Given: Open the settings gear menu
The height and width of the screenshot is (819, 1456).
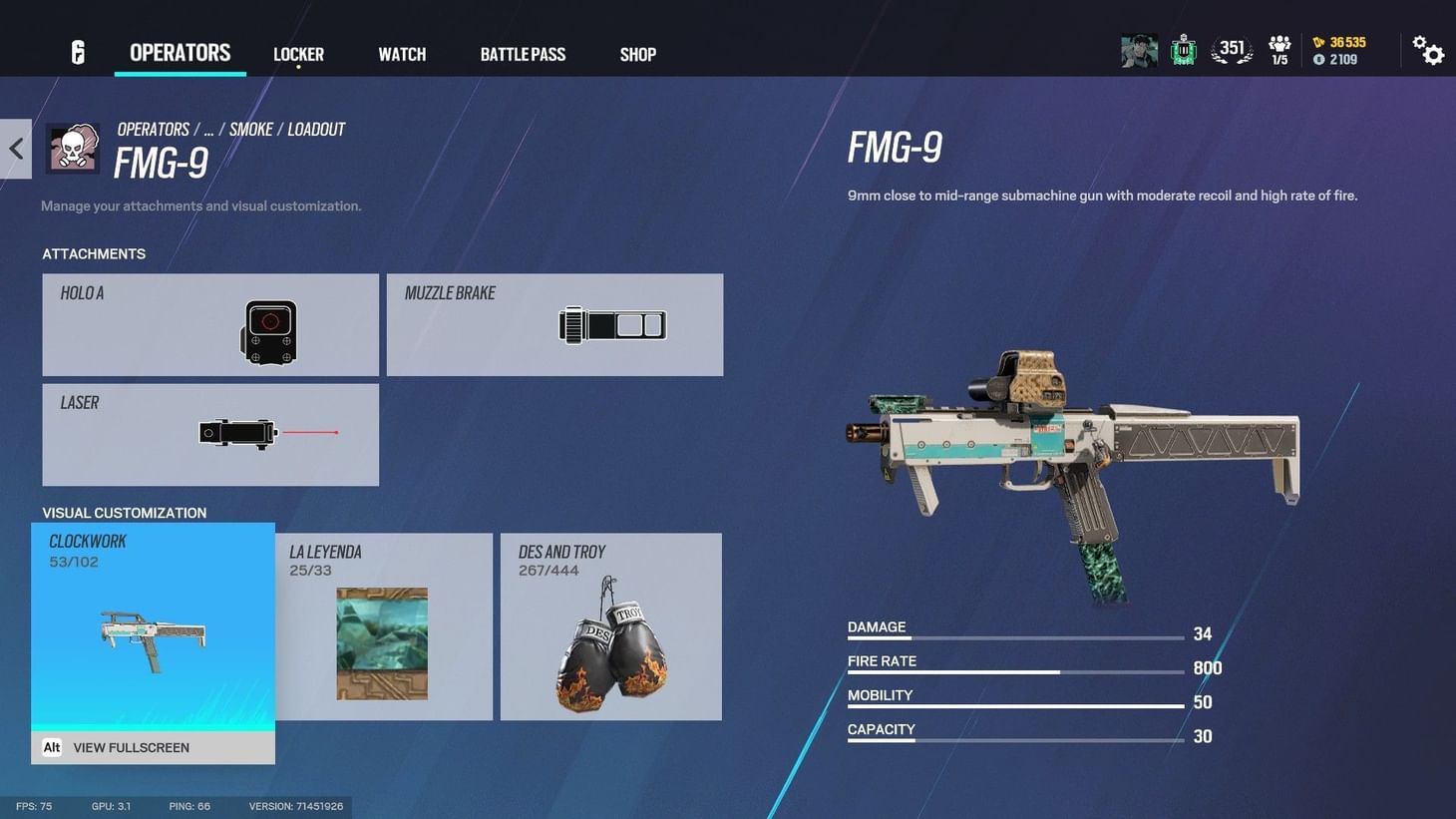Looking at the screenshot, I should (x=1430, y=50).
